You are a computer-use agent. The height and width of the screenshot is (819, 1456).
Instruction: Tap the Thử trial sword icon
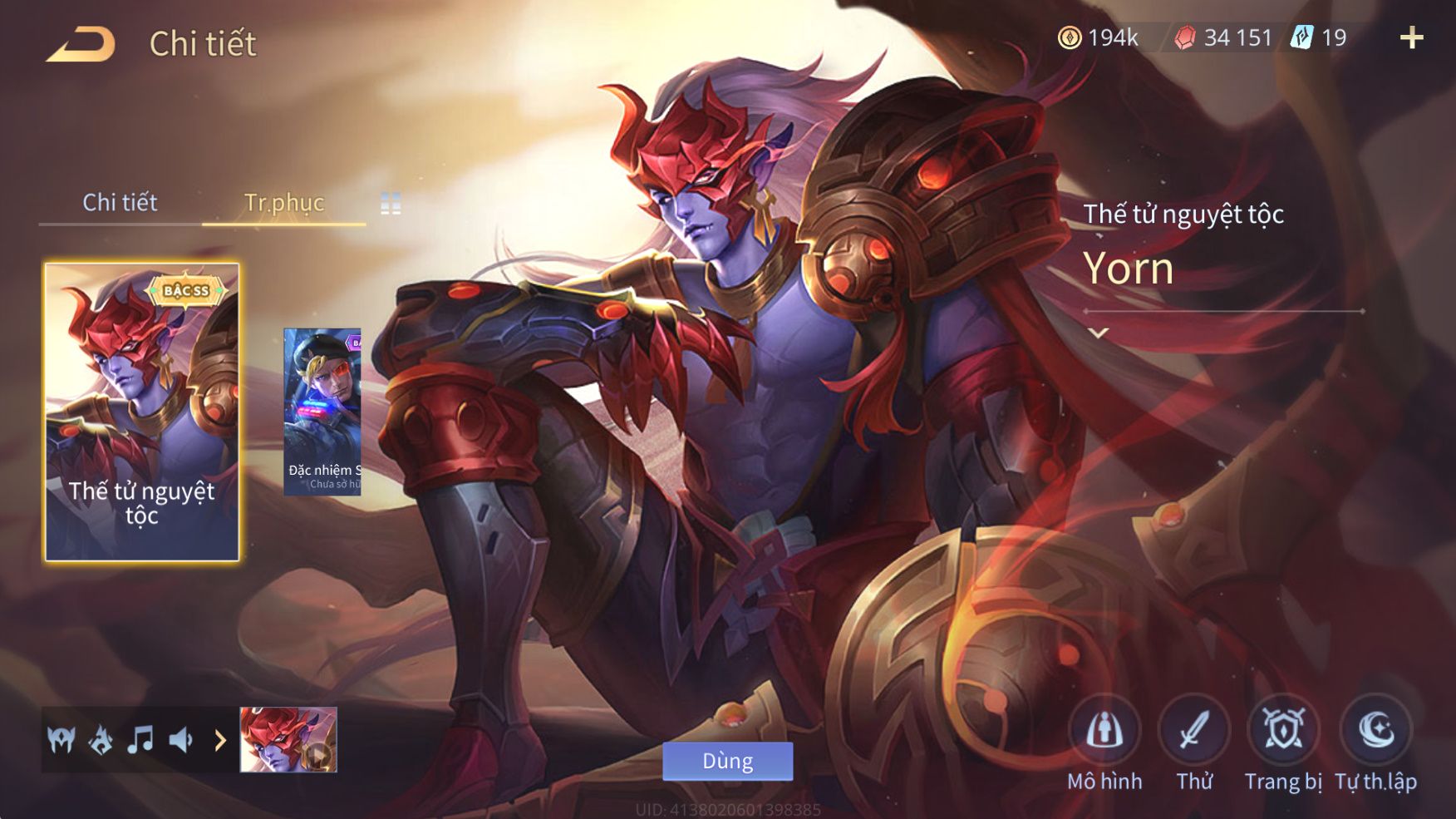click(x=1194, y=731)
